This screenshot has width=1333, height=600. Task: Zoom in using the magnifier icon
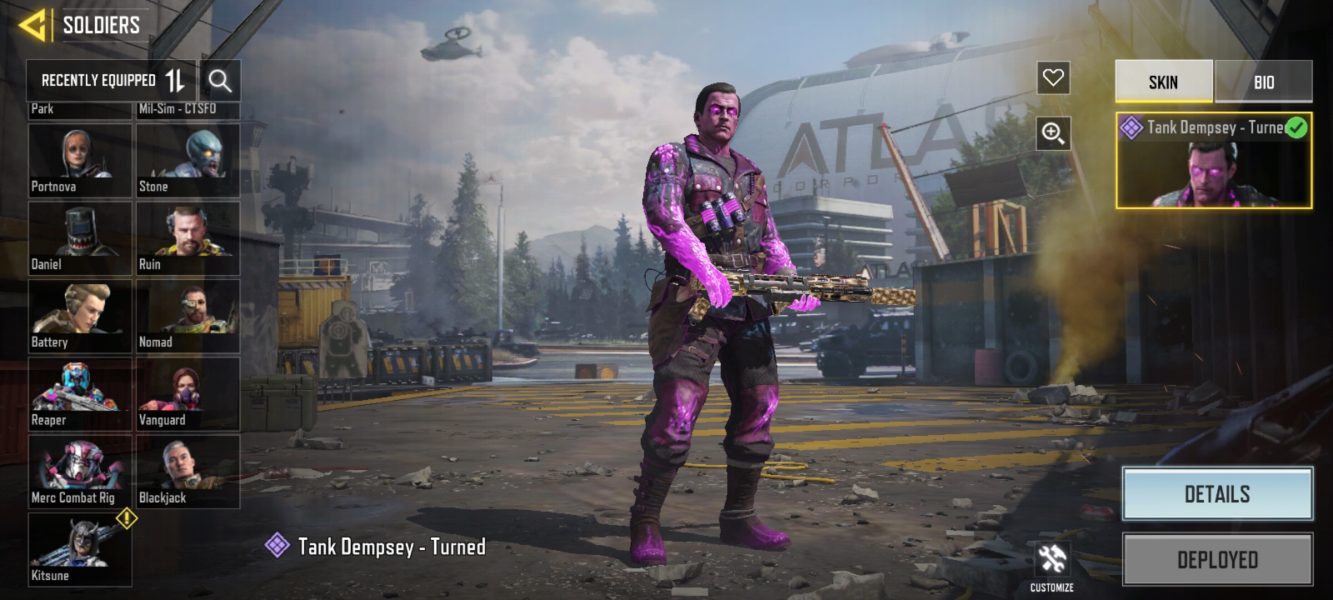(1053, 133)
